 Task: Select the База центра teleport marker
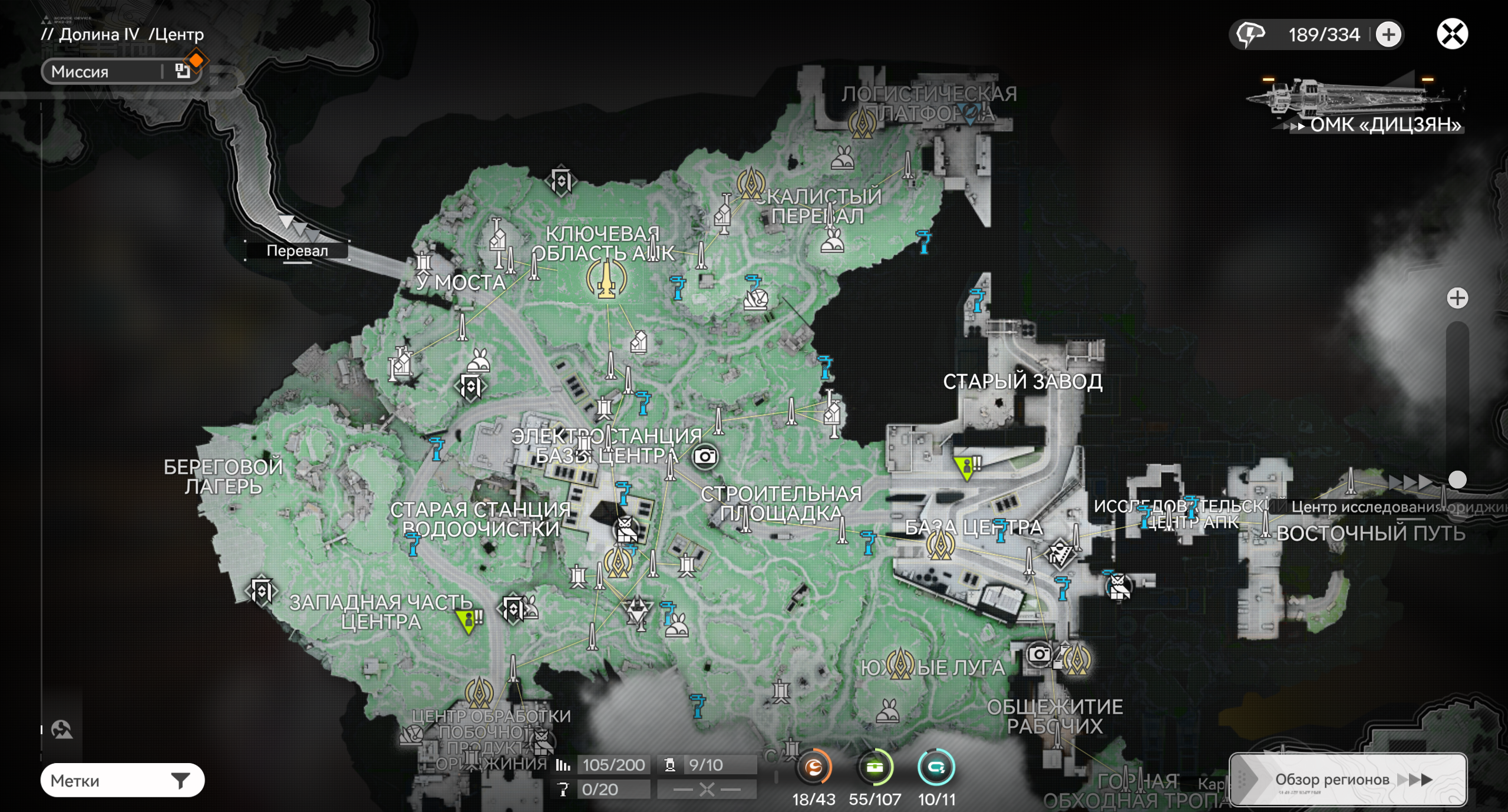click(x=940, y=545)
